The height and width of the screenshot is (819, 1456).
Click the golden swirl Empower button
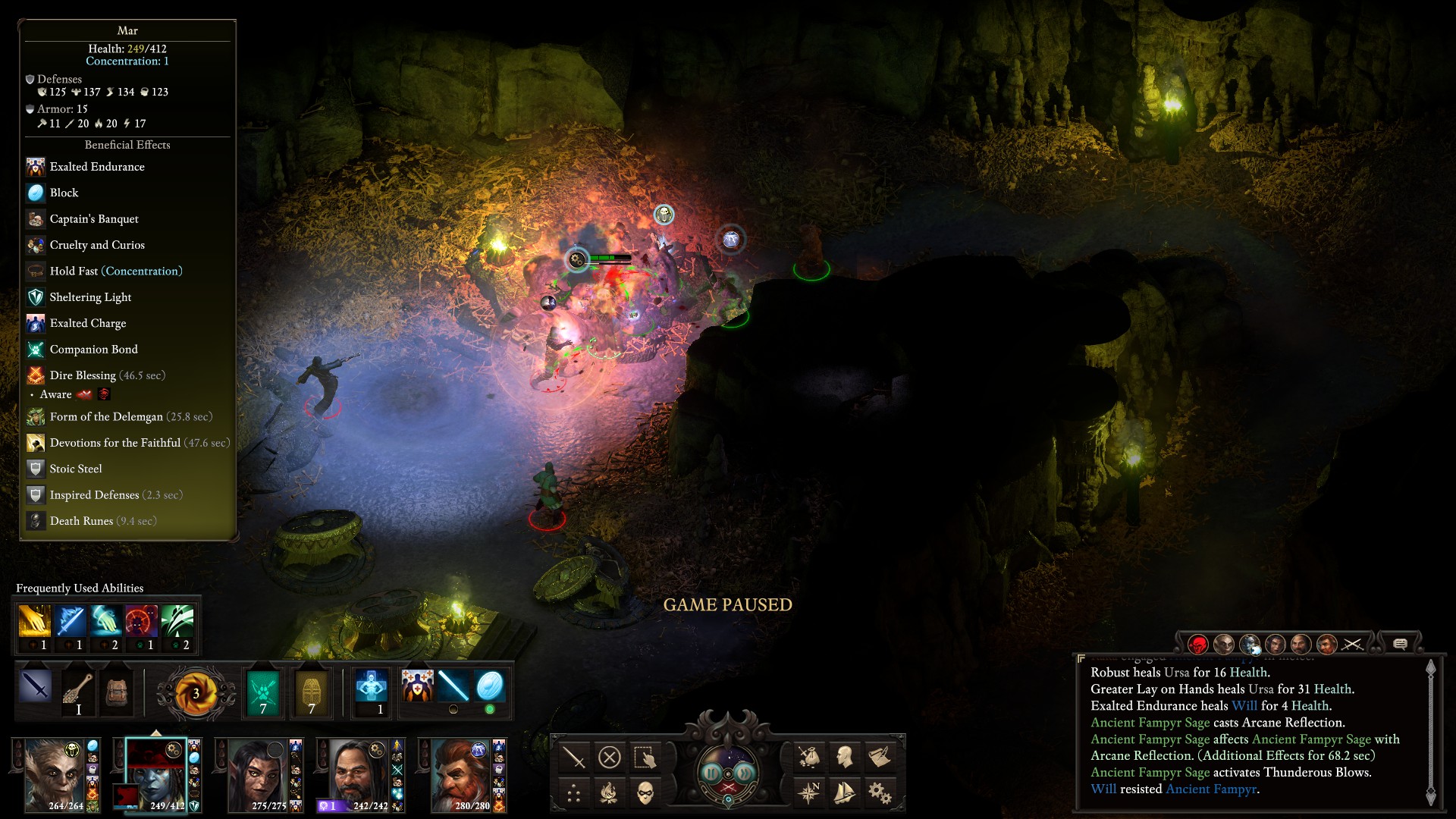[x=195, y=693]
